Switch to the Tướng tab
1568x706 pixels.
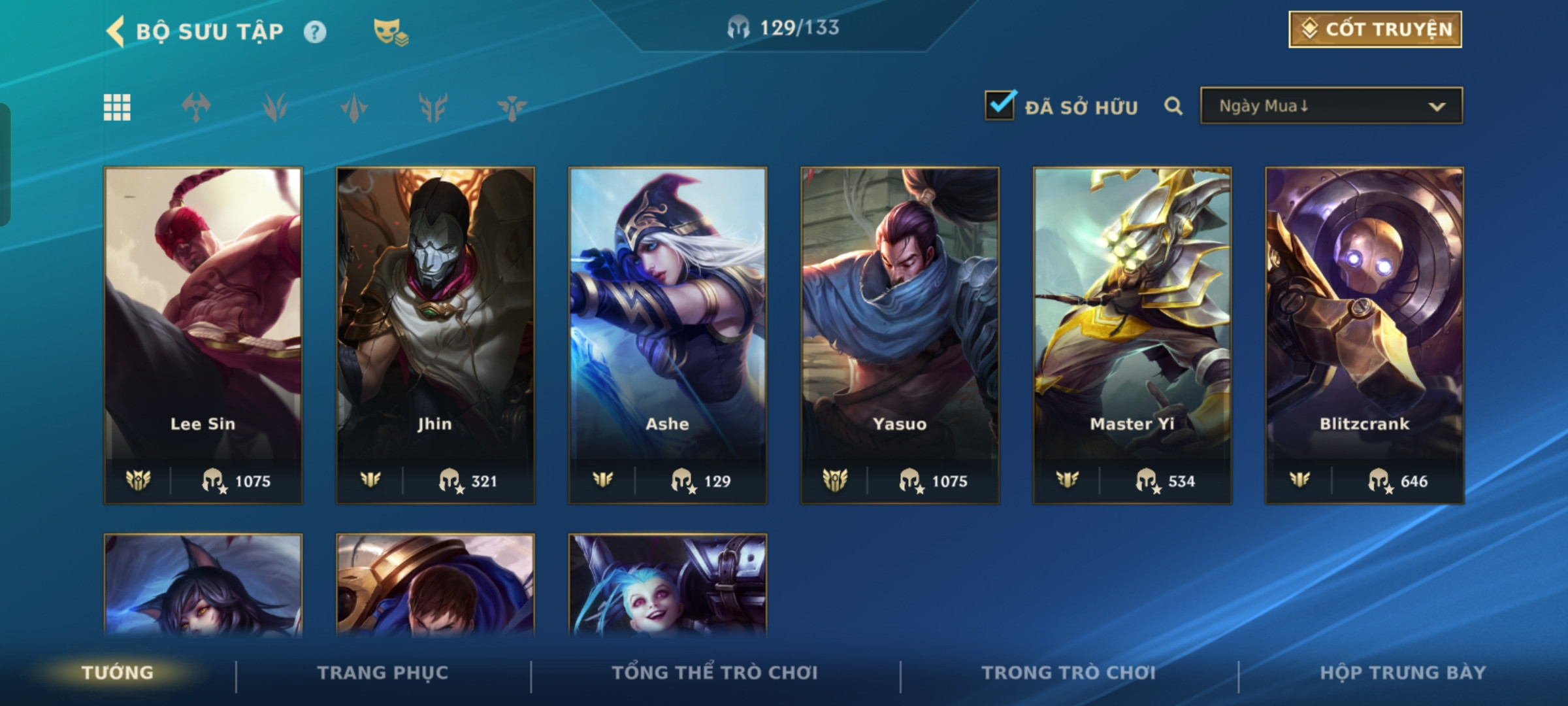[118, 673]
